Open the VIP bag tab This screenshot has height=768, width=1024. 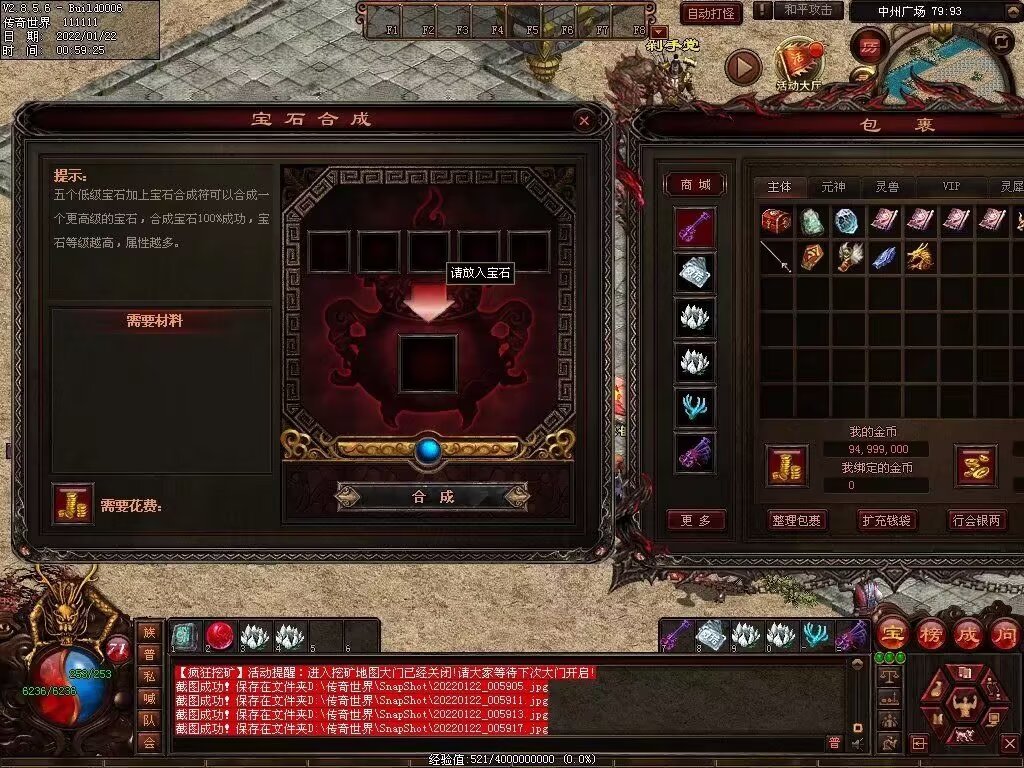coord(951,187)
